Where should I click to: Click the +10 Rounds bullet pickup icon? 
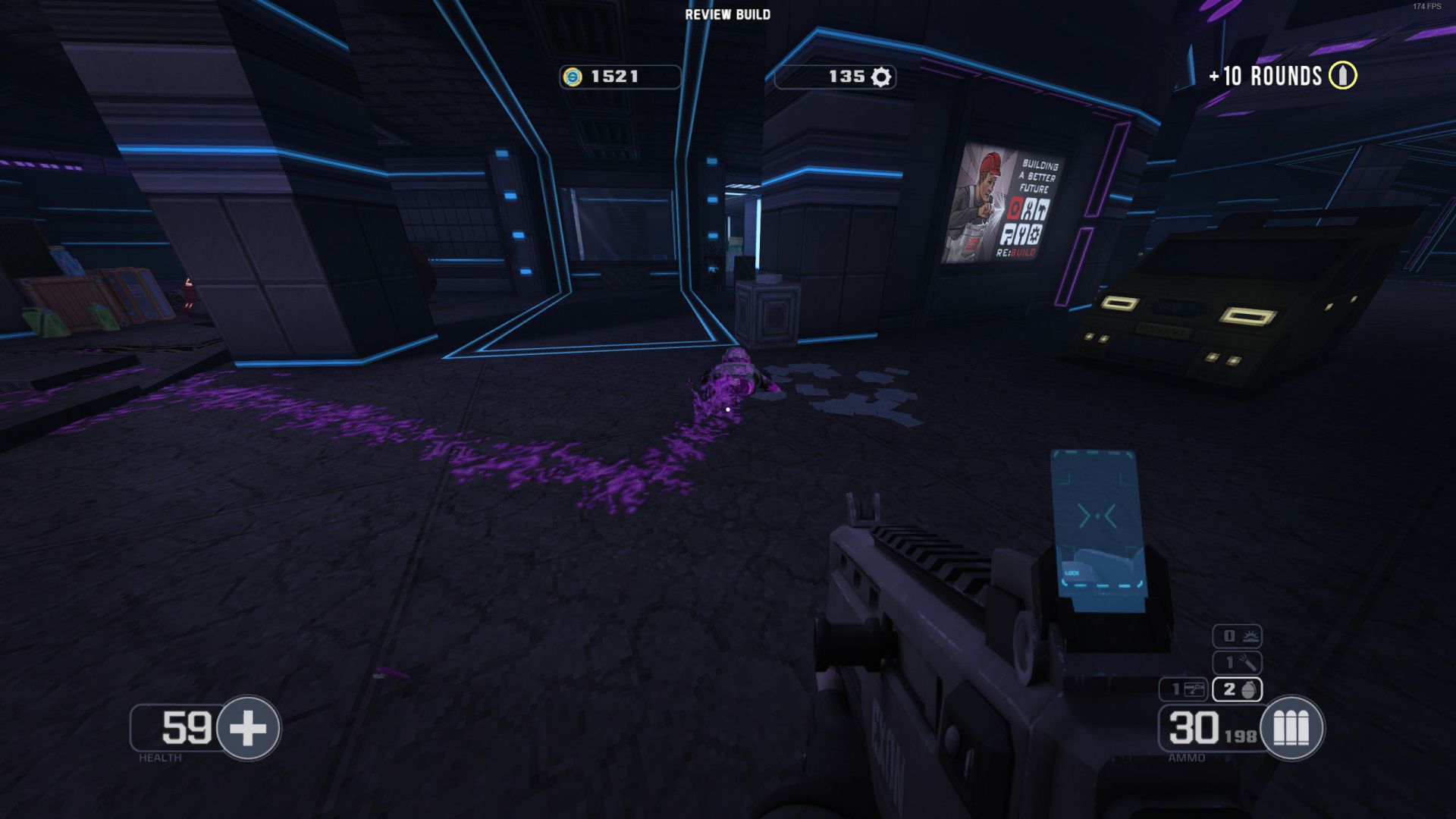pos(1342,75)
